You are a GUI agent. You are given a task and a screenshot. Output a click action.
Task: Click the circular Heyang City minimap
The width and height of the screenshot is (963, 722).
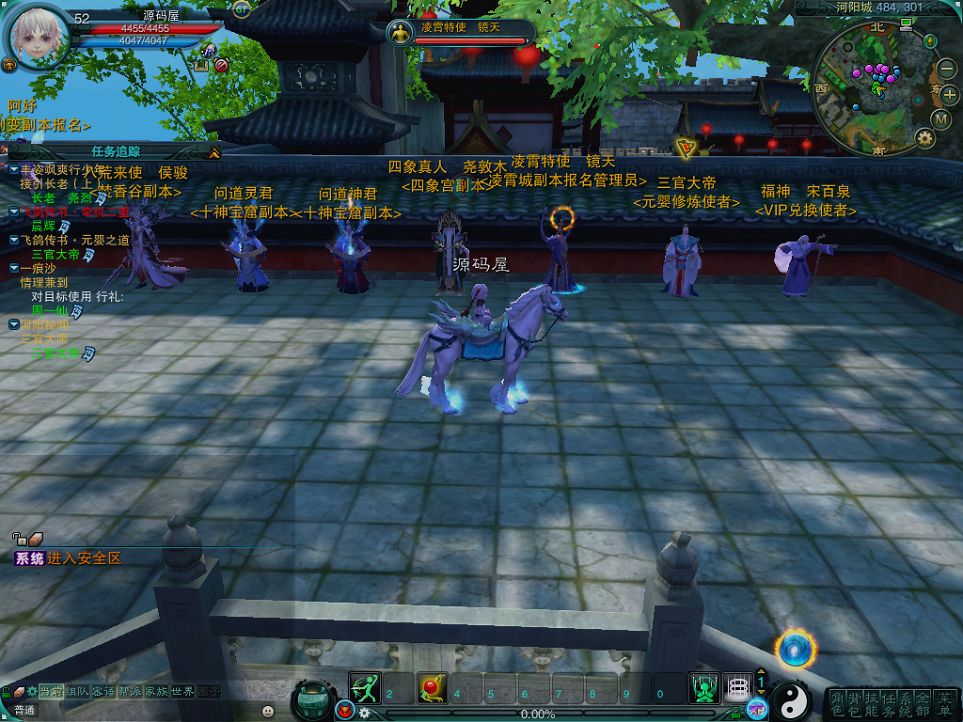872,88
